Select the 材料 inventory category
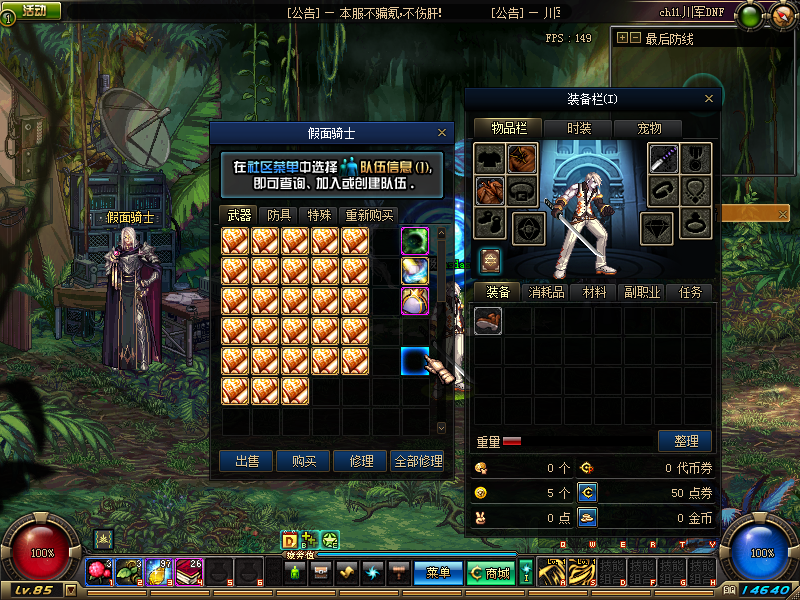 (594, 292)
